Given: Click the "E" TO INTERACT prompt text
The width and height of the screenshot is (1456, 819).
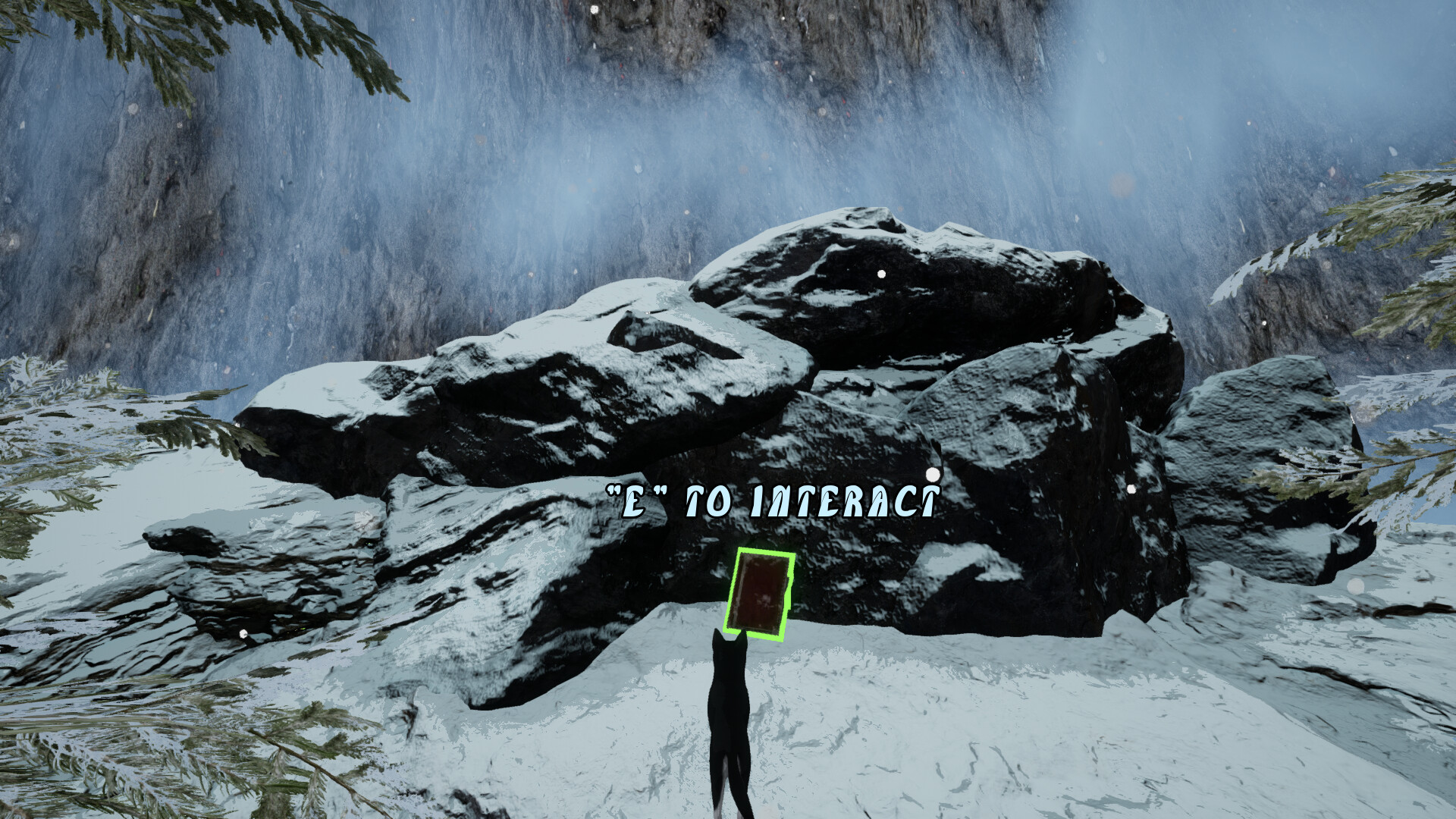Looking at the screenshot, I should (772, 497).
